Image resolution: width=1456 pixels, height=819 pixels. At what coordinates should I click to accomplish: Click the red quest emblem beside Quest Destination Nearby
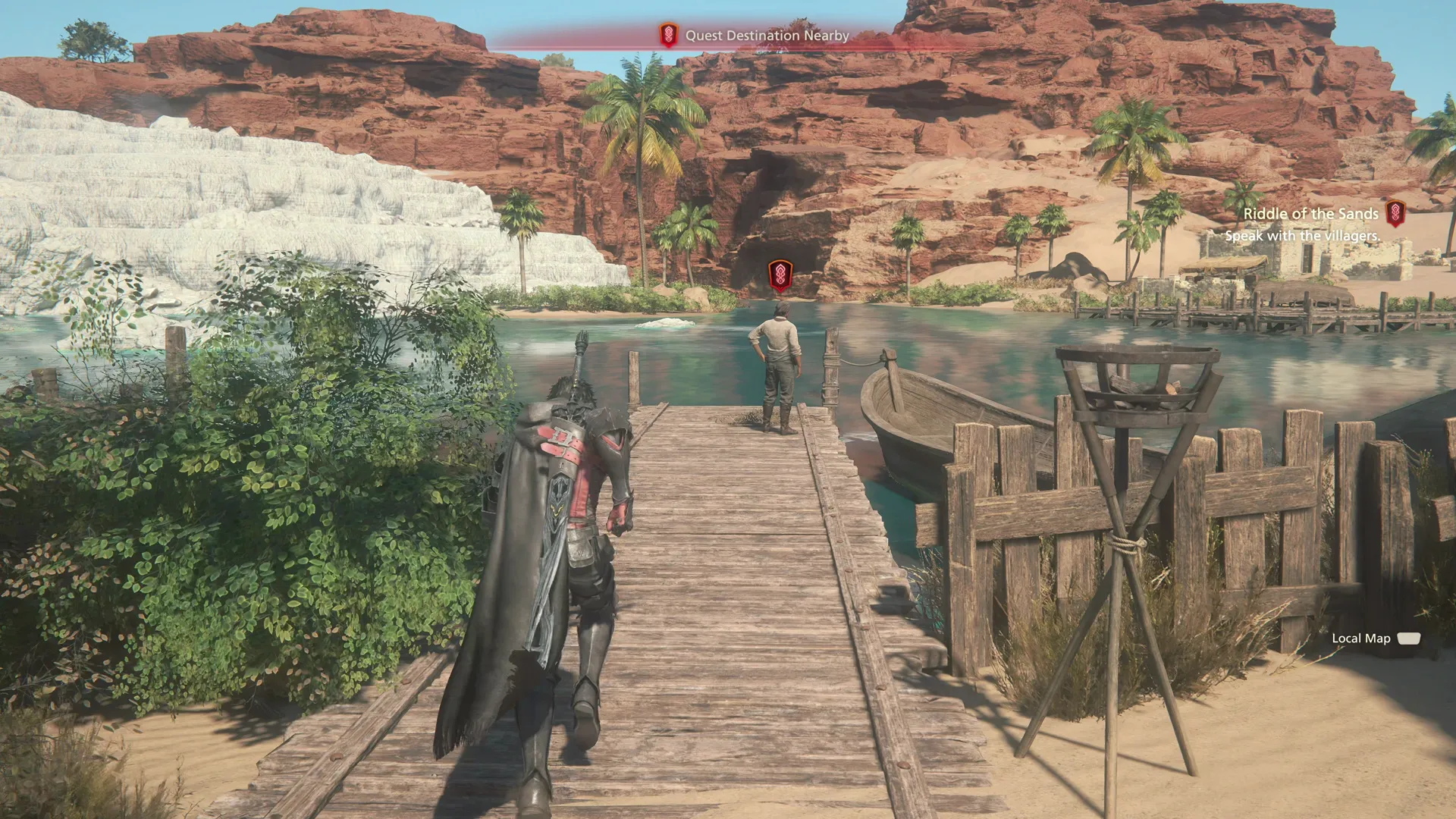click(x=668, y=35)
